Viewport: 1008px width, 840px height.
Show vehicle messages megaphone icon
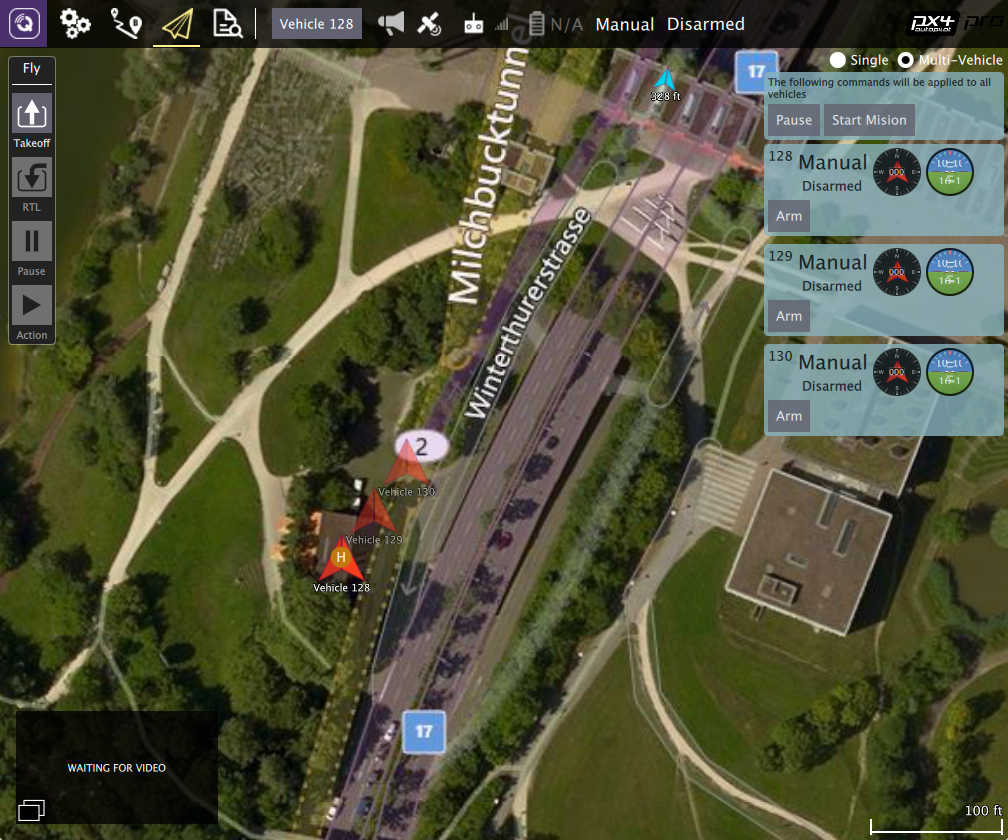390,23
